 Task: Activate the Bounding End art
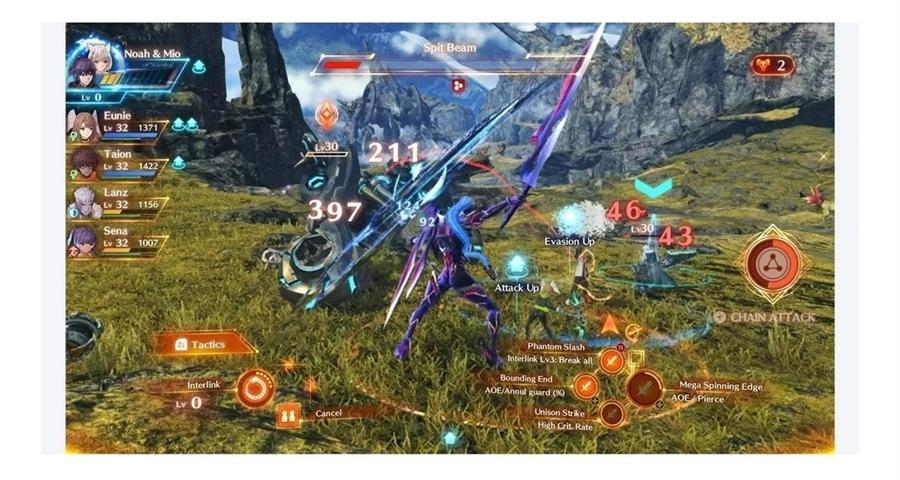(585, 386)
